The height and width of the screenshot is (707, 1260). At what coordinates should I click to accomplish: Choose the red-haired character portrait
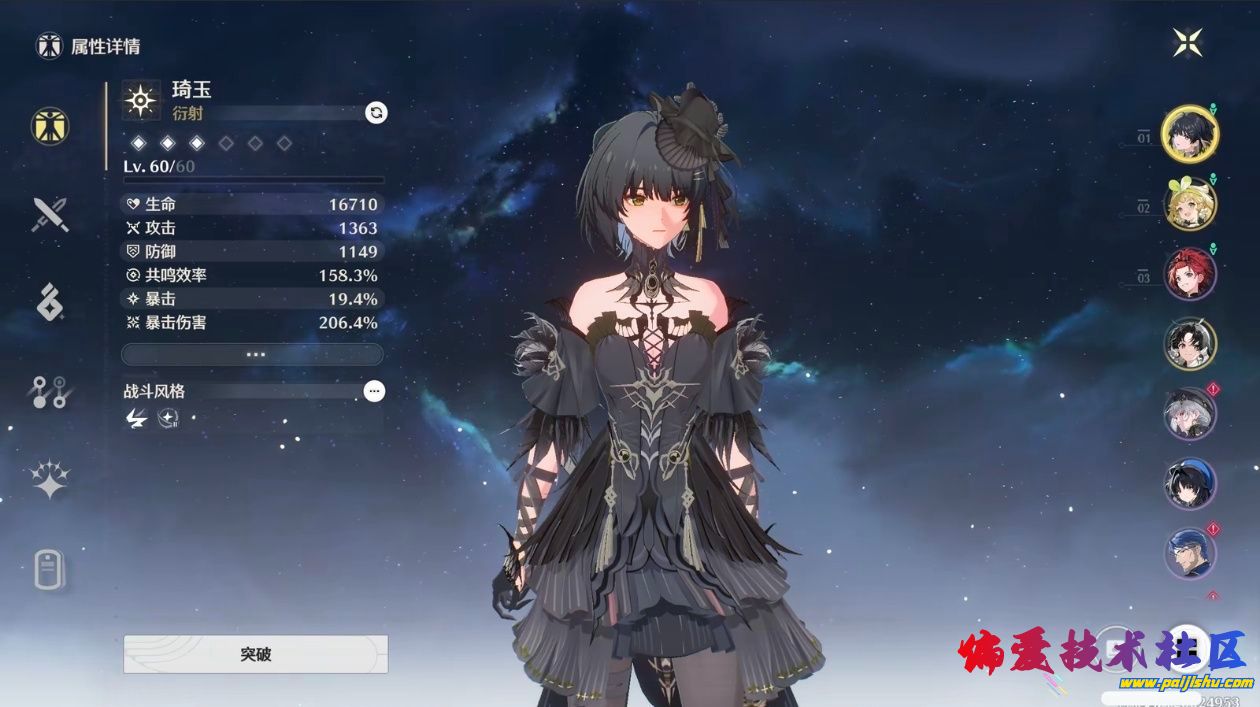[1189, 273]
